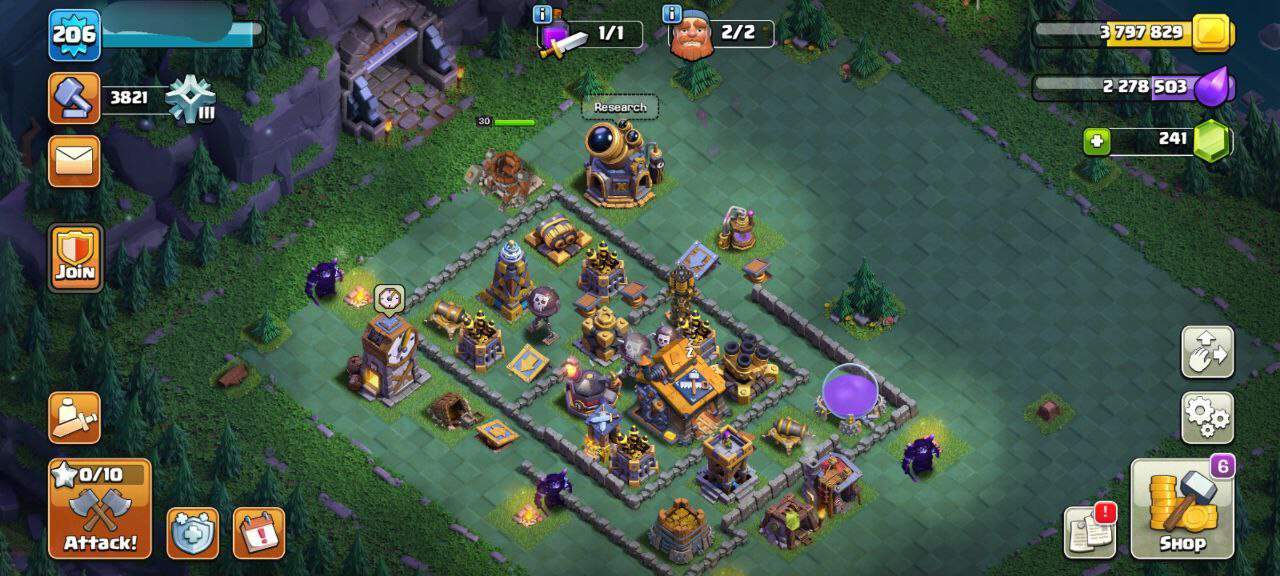Activate the Clock Tower boost bubble
Screen dimensions: 1280x576
pyautogui.click(x=389, y=296)
